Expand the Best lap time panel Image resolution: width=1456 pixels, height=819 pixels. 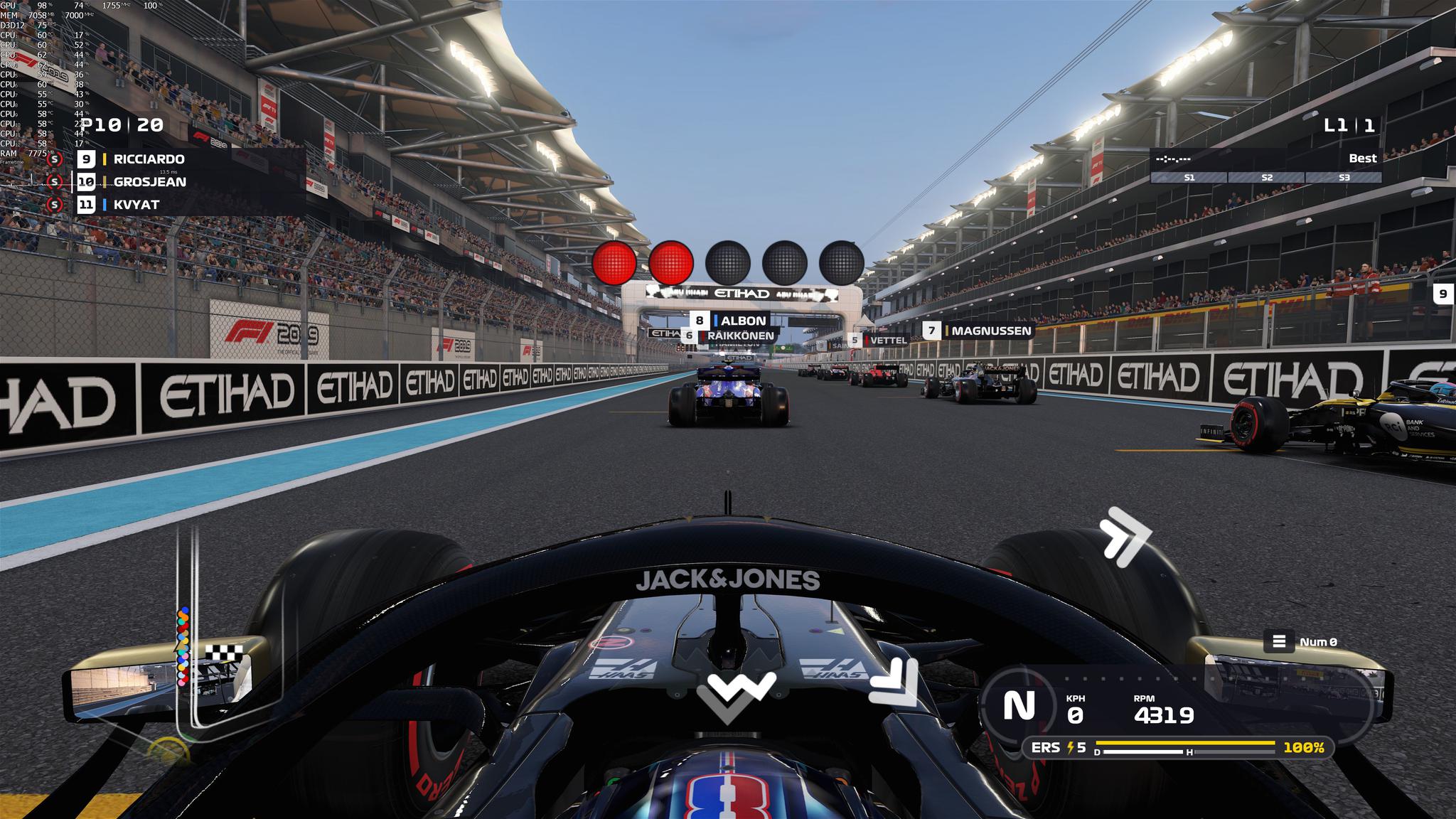click(x=1364, y=159)
